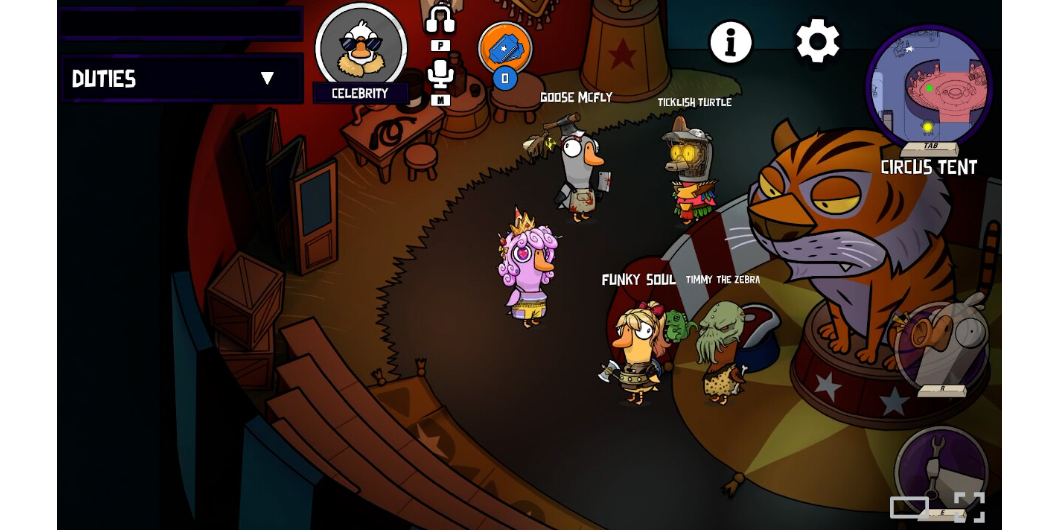Toggle fullscreen with the corner-brackets icon
The width and height of the screenshot is (1060, 530).
(969, 507)
